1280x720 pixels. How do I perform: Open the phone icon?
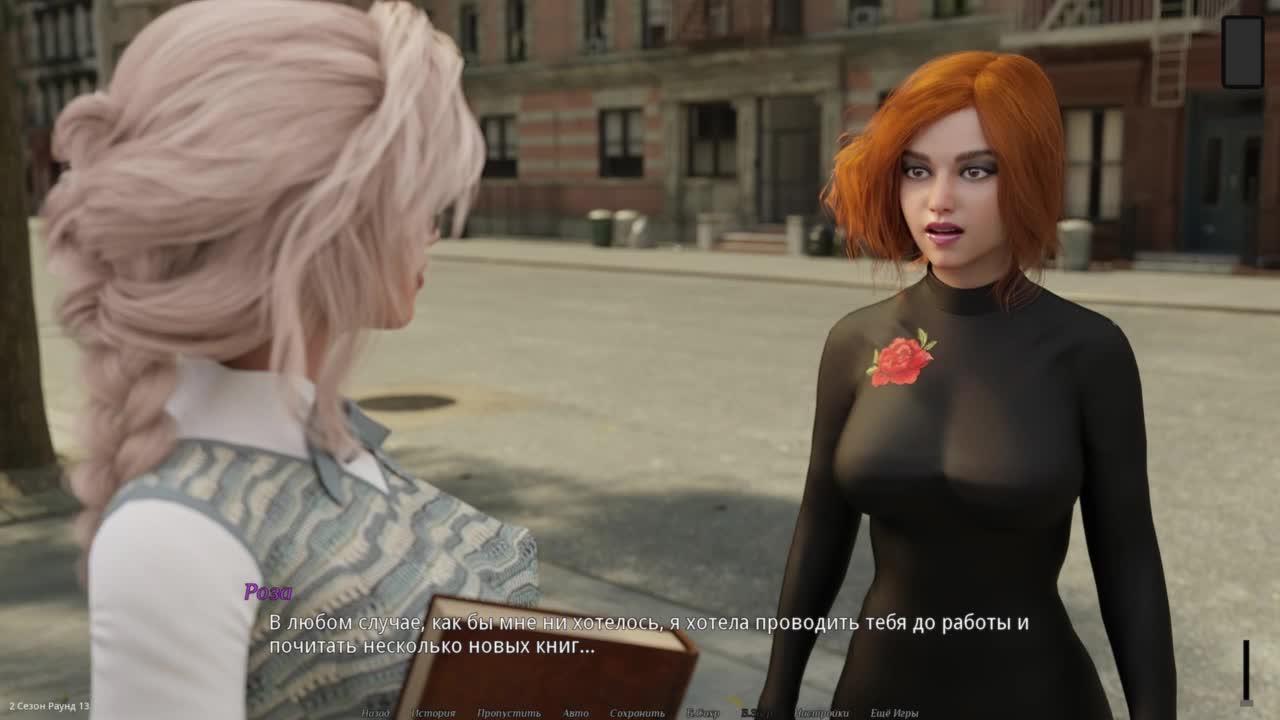click(1243, 52)
